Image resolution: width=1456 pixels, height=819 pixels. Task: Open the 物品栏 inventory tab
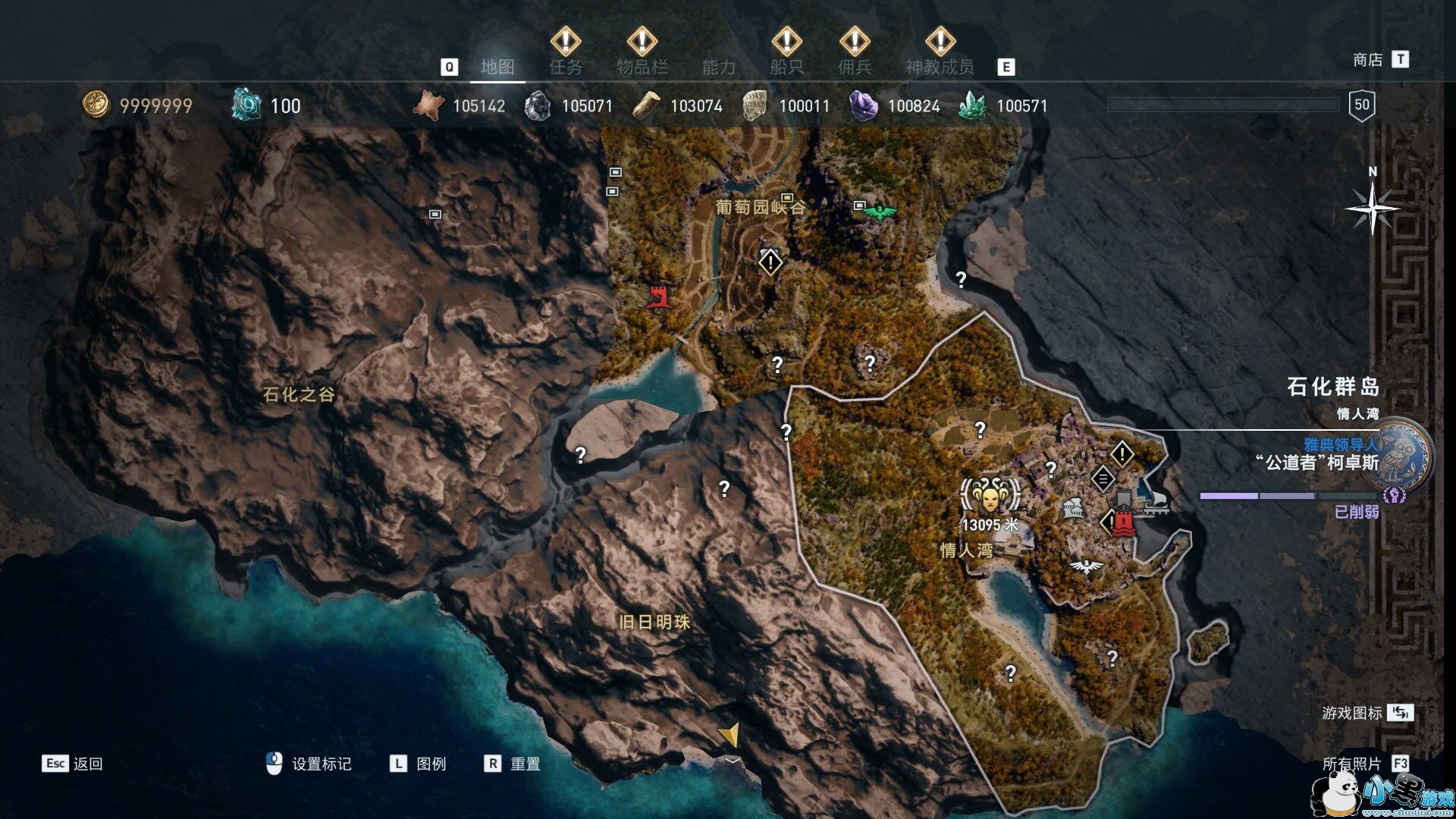642,67
